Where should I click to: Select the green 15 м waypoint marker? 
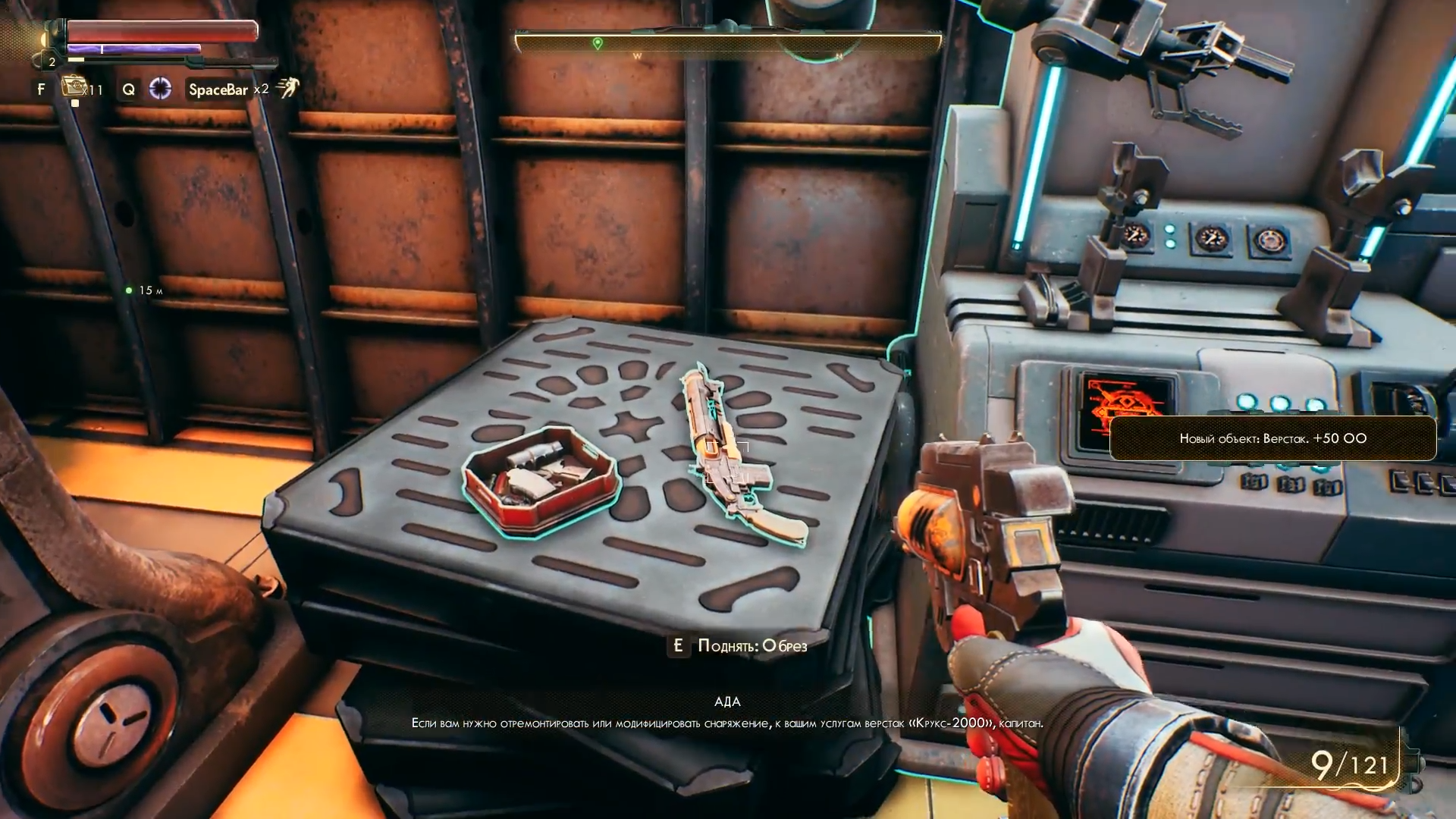coord(129,290)
